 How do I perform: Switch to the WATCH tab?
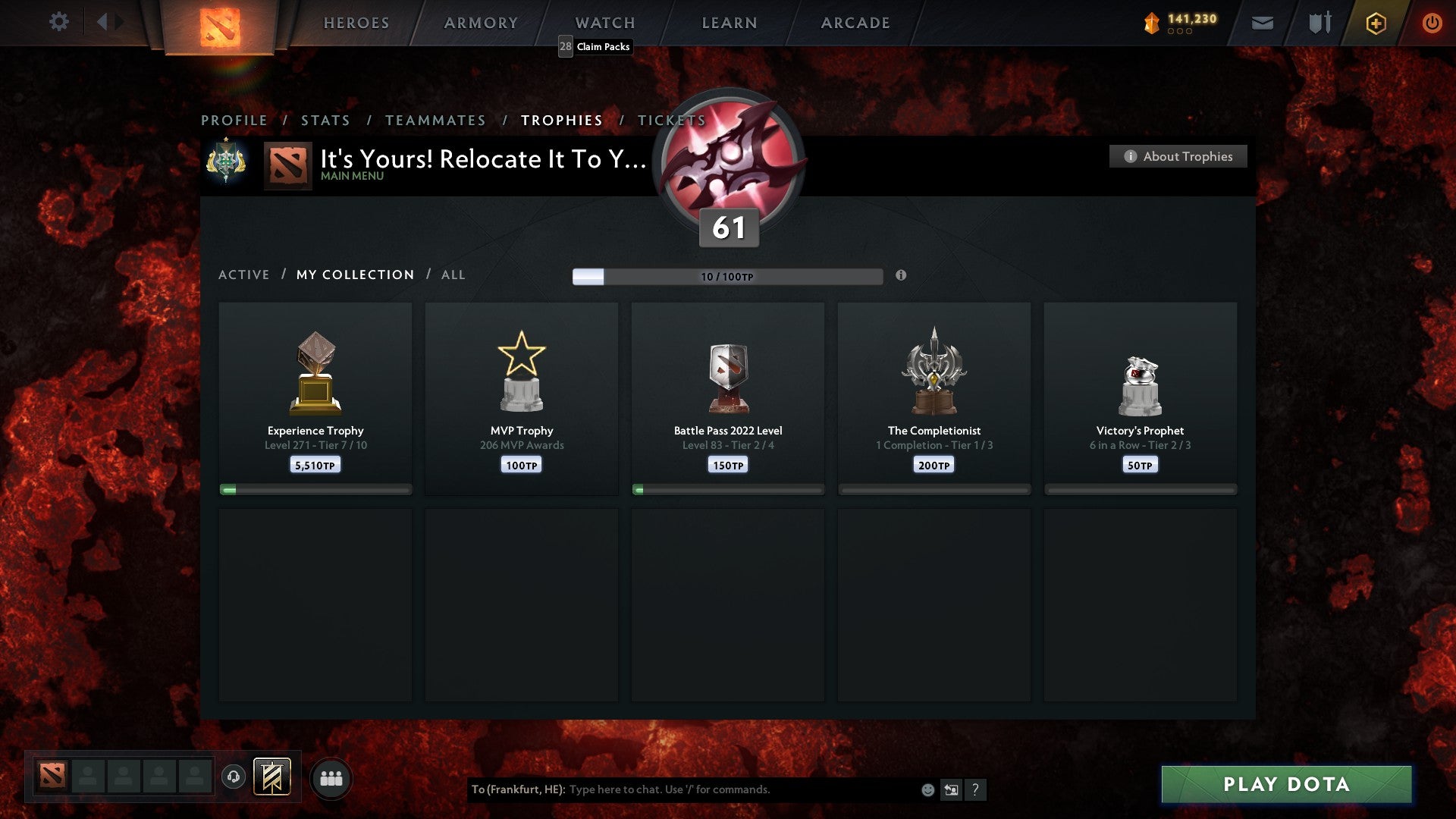point(604,23)
